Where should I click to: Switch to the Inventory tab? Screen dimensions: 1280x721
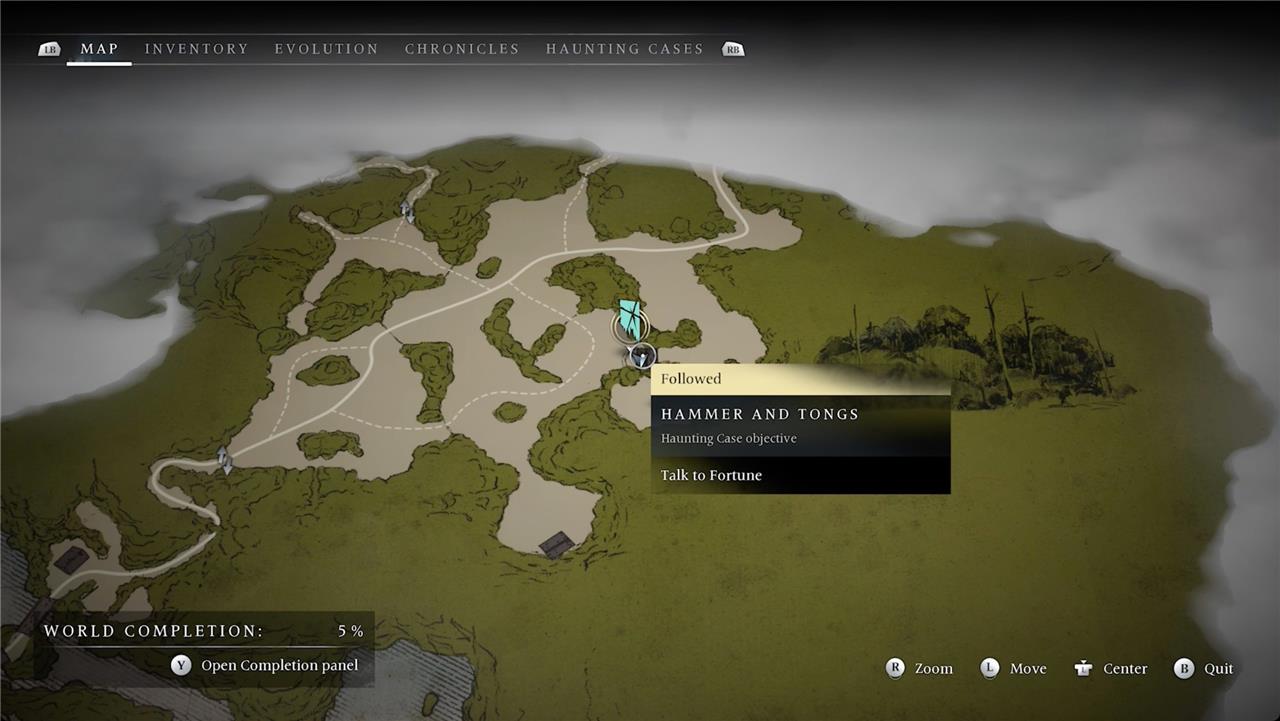(196, 49)
